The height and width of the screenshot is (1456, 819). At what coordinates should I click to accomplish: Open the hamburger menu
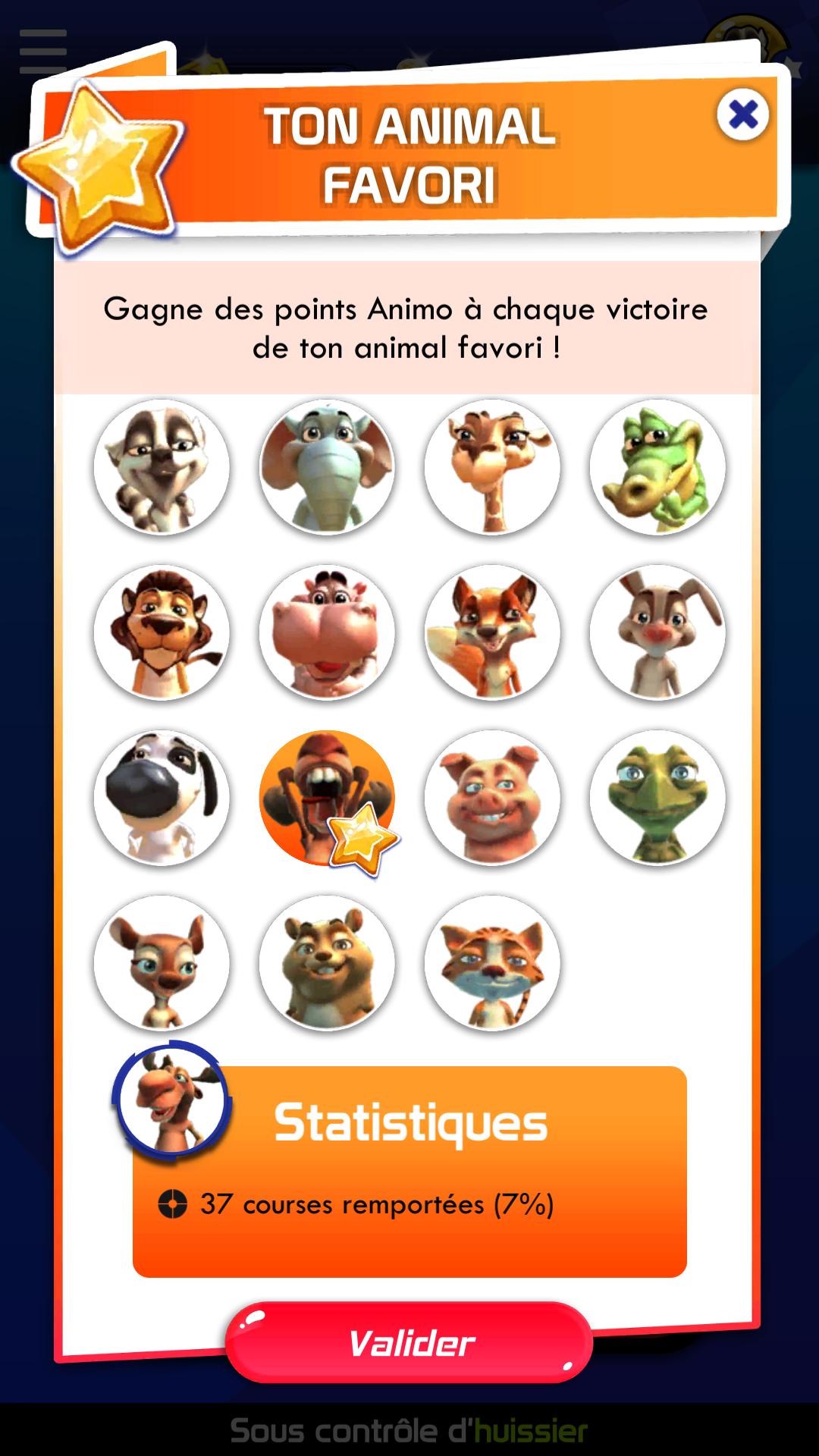[x=43, y=52]
